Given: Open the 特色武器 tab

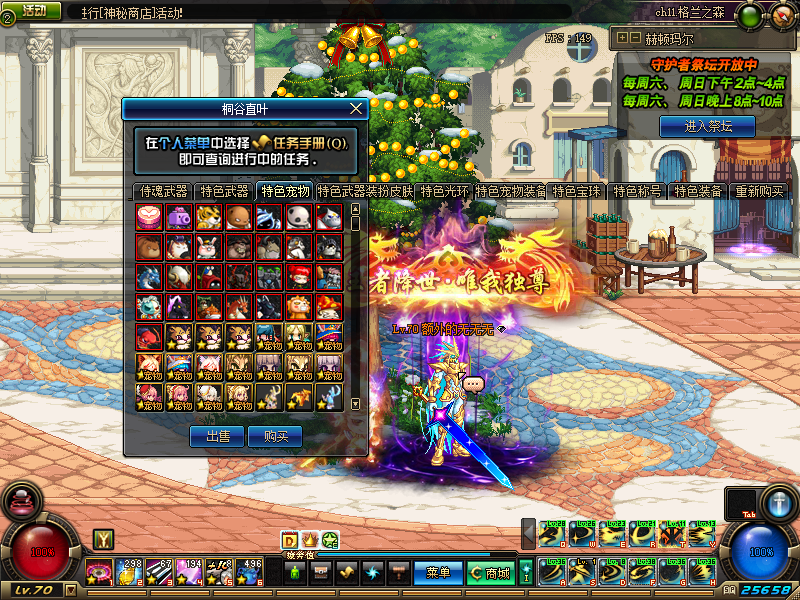Looking at the screenshot, I should [224, 191].
